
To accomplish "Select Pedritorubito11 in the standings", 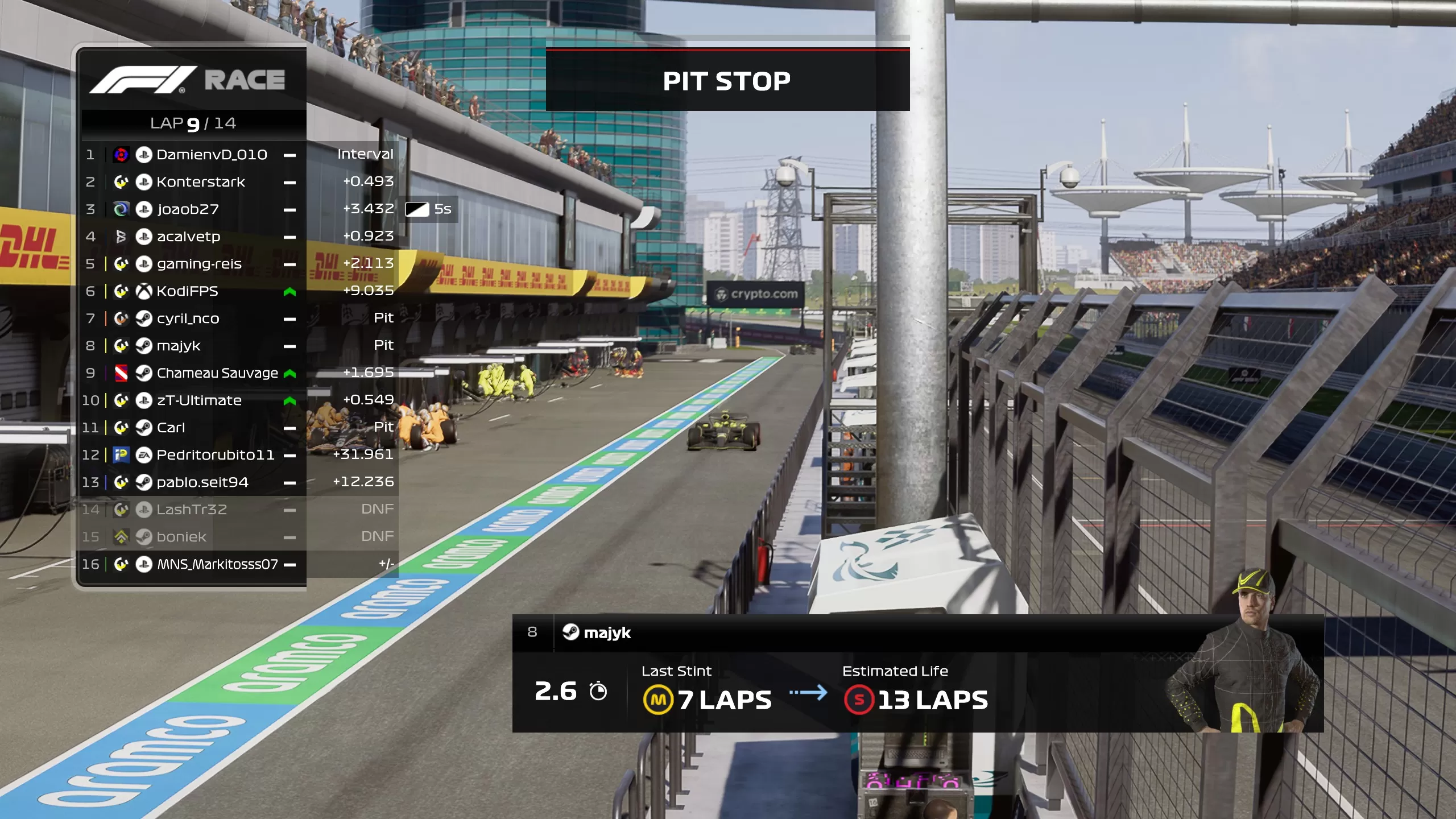I will (x=215, y=455).
